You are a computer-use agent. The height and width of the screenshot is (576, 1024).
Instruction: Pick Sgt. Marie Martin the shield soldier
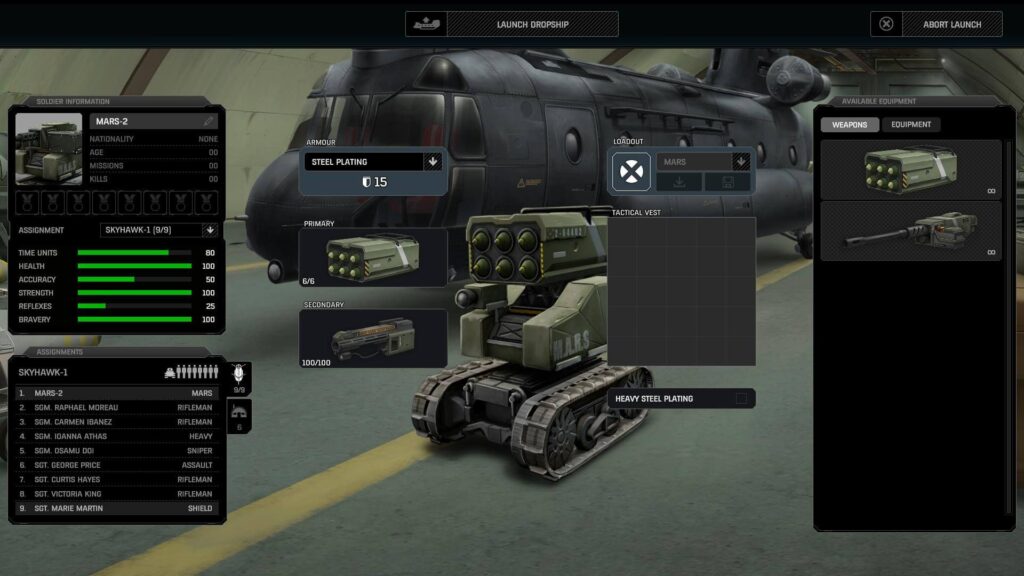[x=116, y=508]
